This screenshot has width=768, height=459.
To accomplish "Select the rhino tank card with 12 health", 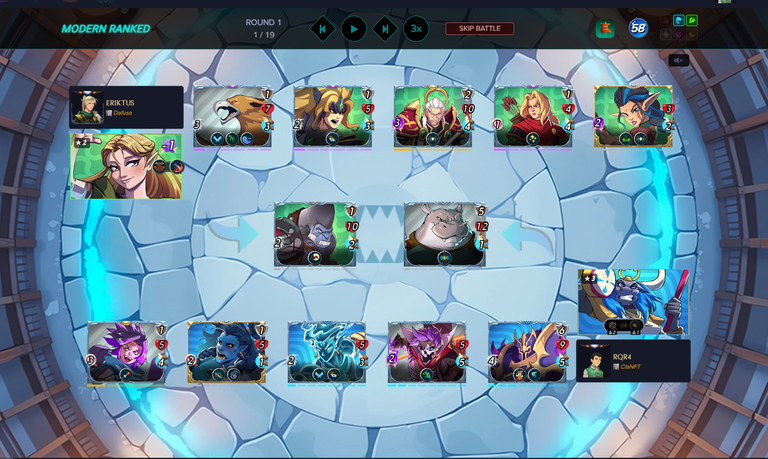I will pos(445,235).
